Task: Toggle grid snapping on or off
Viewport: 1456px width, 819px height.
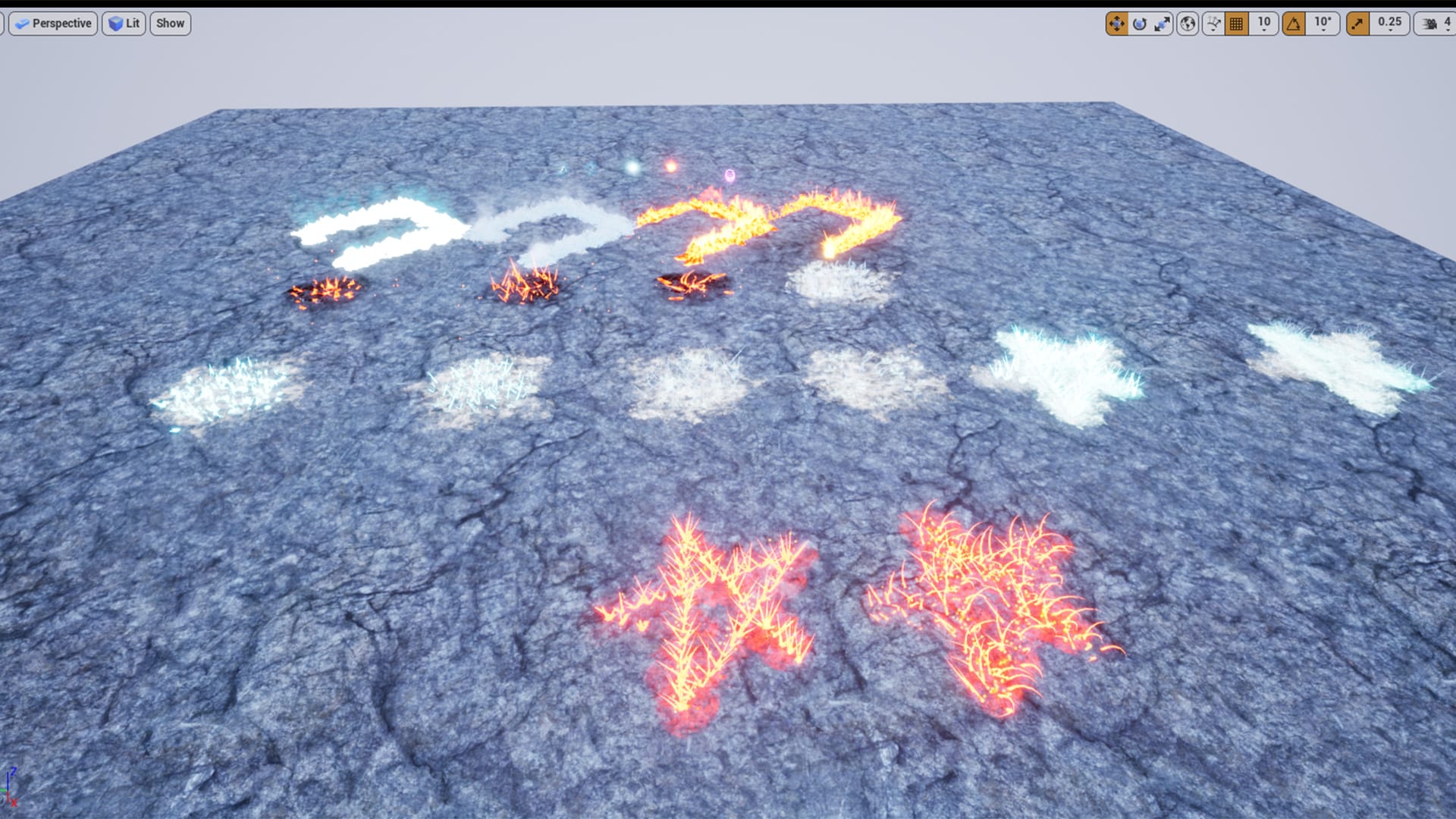Action: point(1236,24)
